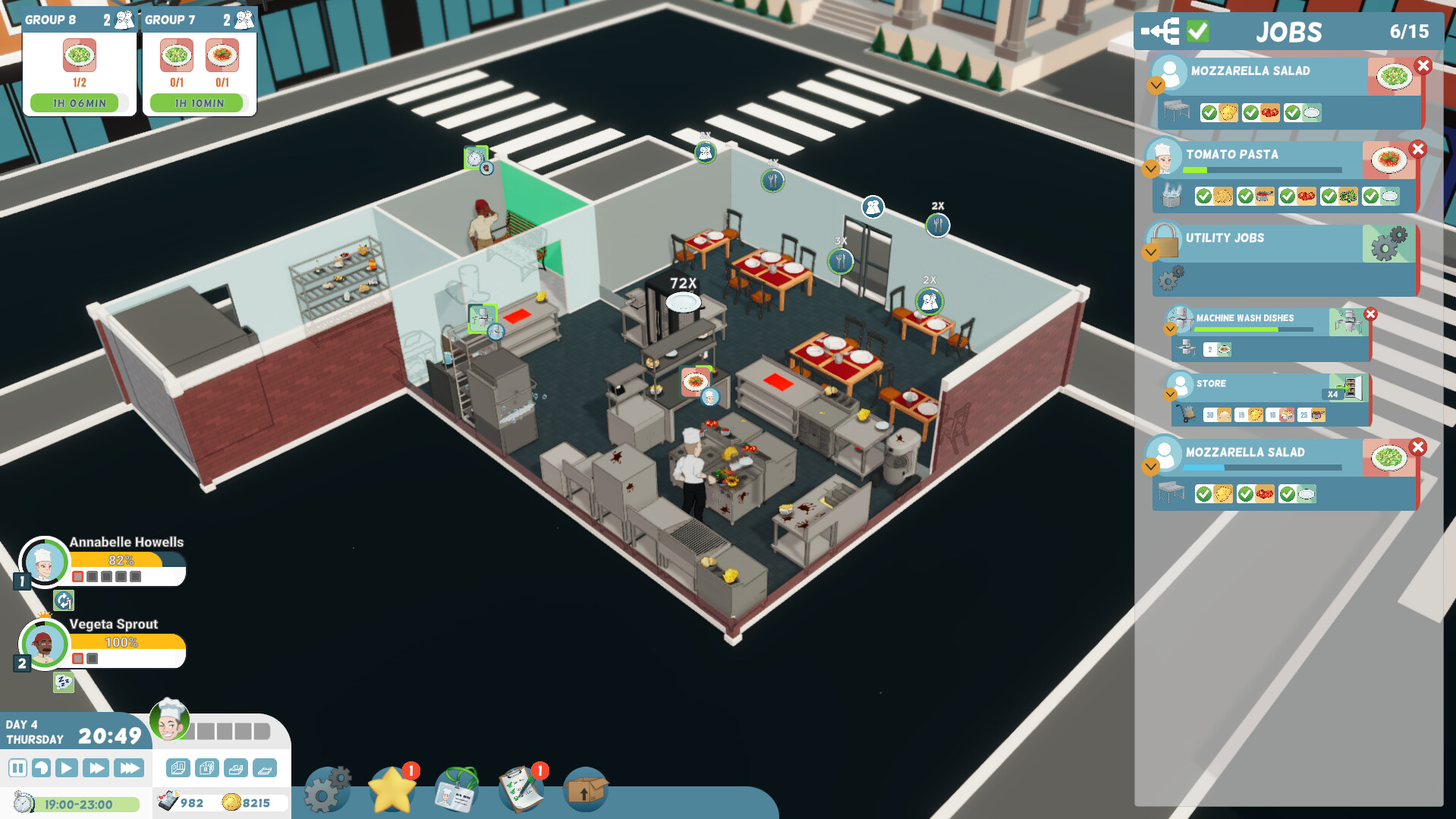Collapse the Mozzarella Salad job entry
Viewport: 1456px width, 819px height.
[1156, 86]
